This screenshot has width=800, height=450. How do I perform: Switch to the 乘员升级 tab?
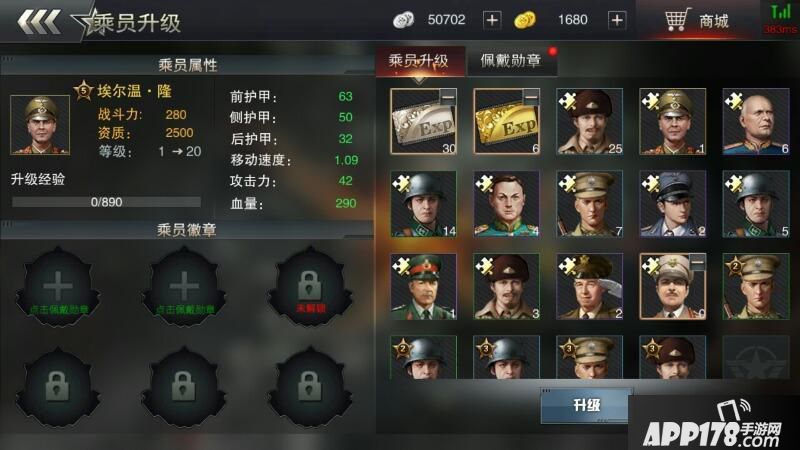(x=418, y=61)
